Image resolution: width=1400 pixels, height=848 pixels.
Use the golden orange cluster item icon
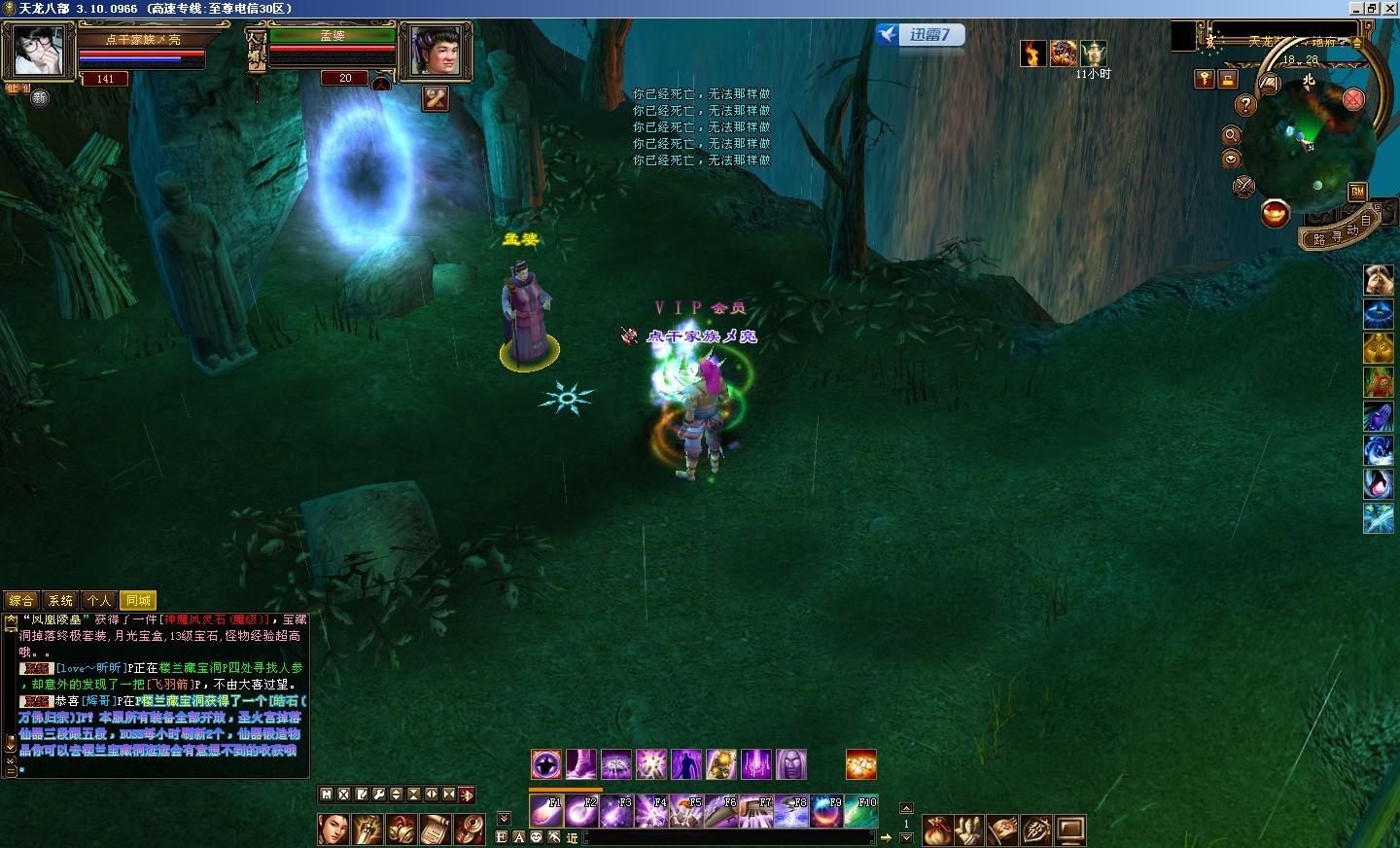click(860, 764)
